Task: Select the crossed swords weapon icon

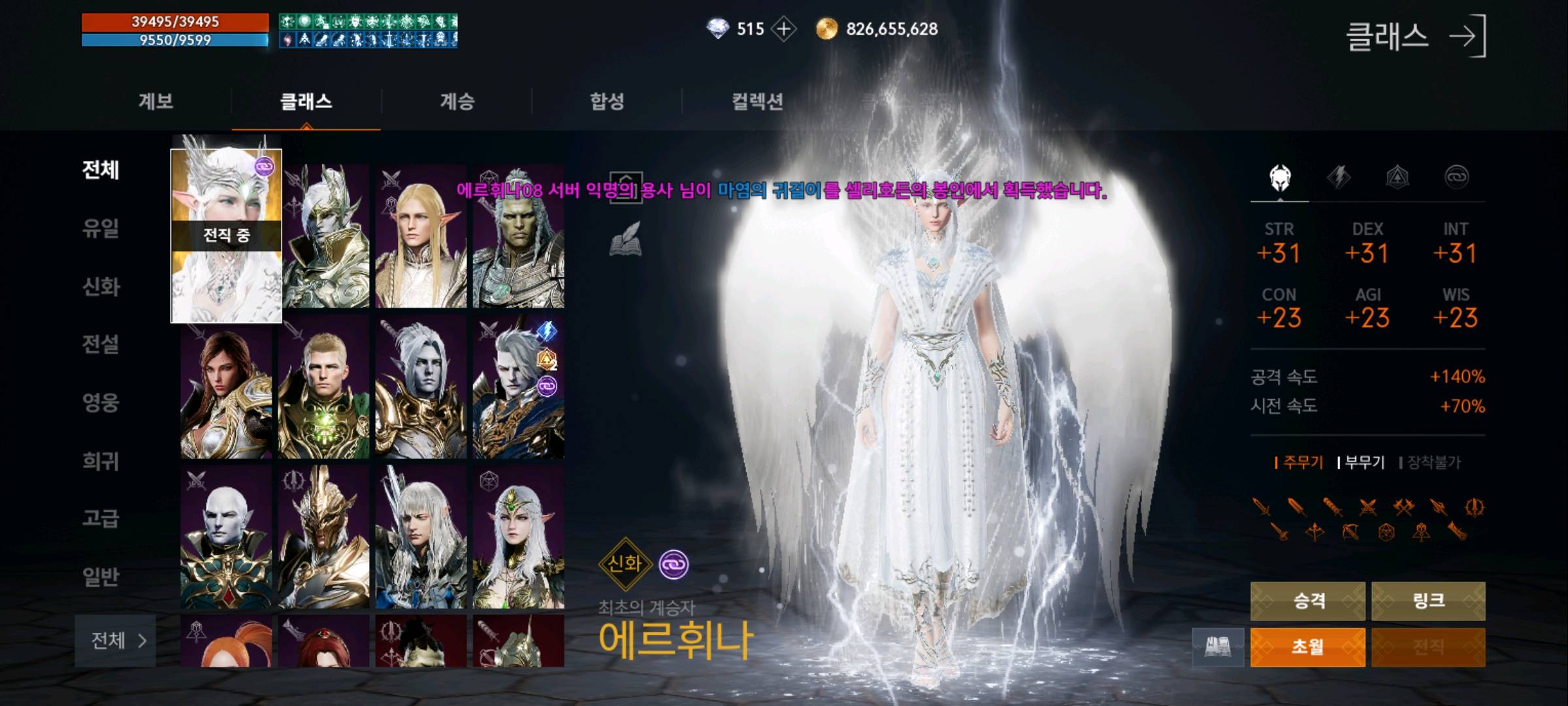Action: (1368, 507)
